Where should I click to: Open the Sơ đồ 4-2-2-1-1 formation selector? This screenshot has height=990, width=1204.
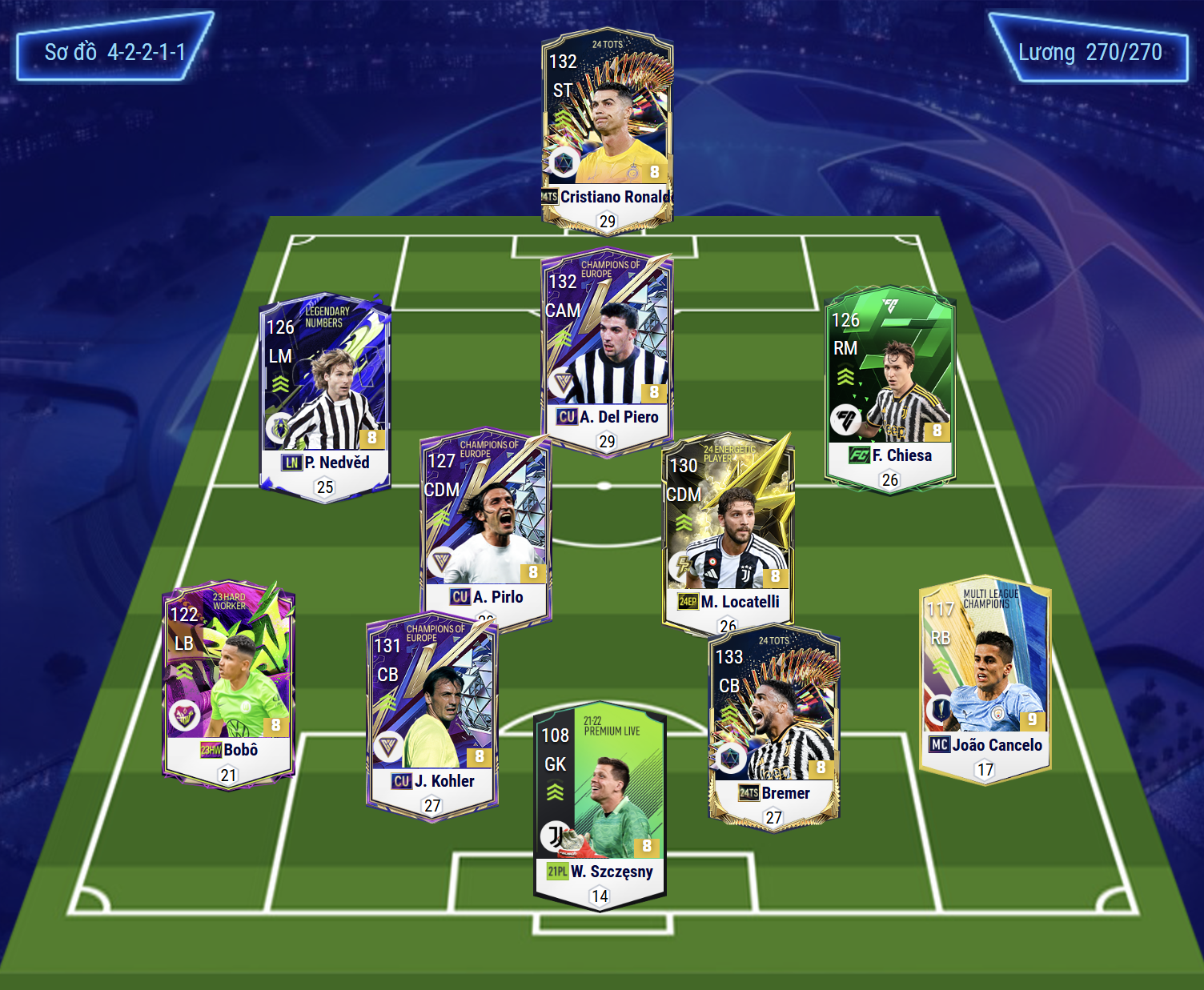pyautogui.click(x=114, y=53)
